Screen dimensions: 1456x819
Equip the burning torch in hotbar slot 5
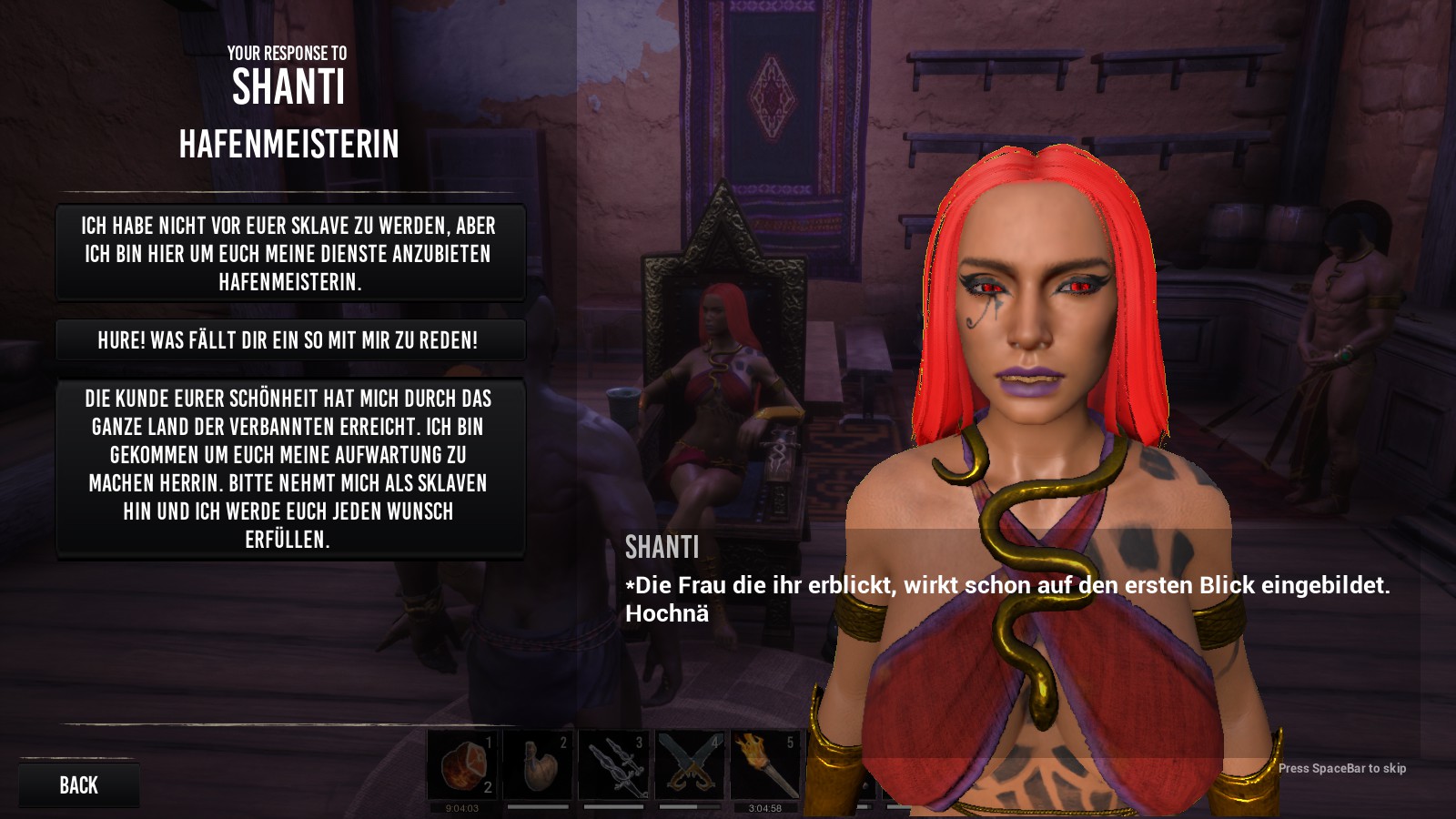coord(764,765)
